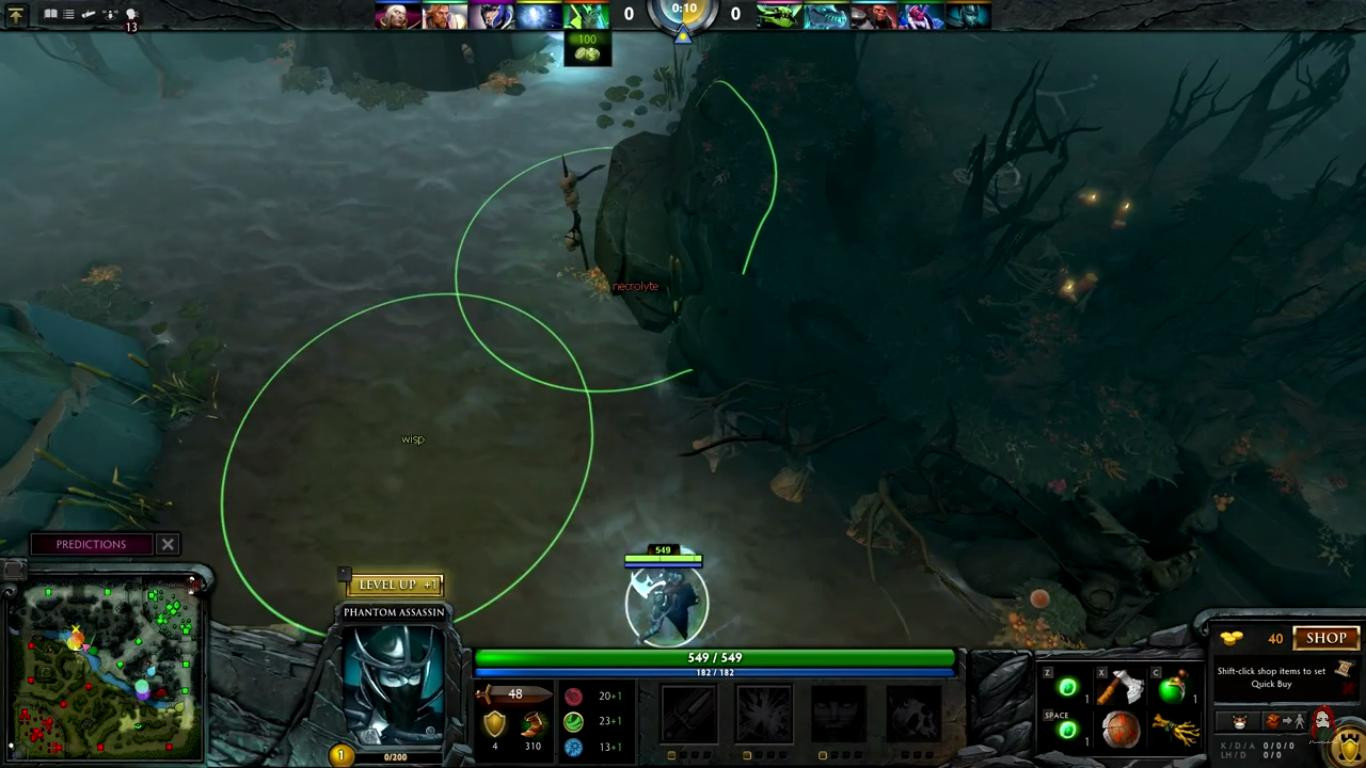
Task: Select the rightmost enemy hero portrait
Action: click(x=968, y=15)
